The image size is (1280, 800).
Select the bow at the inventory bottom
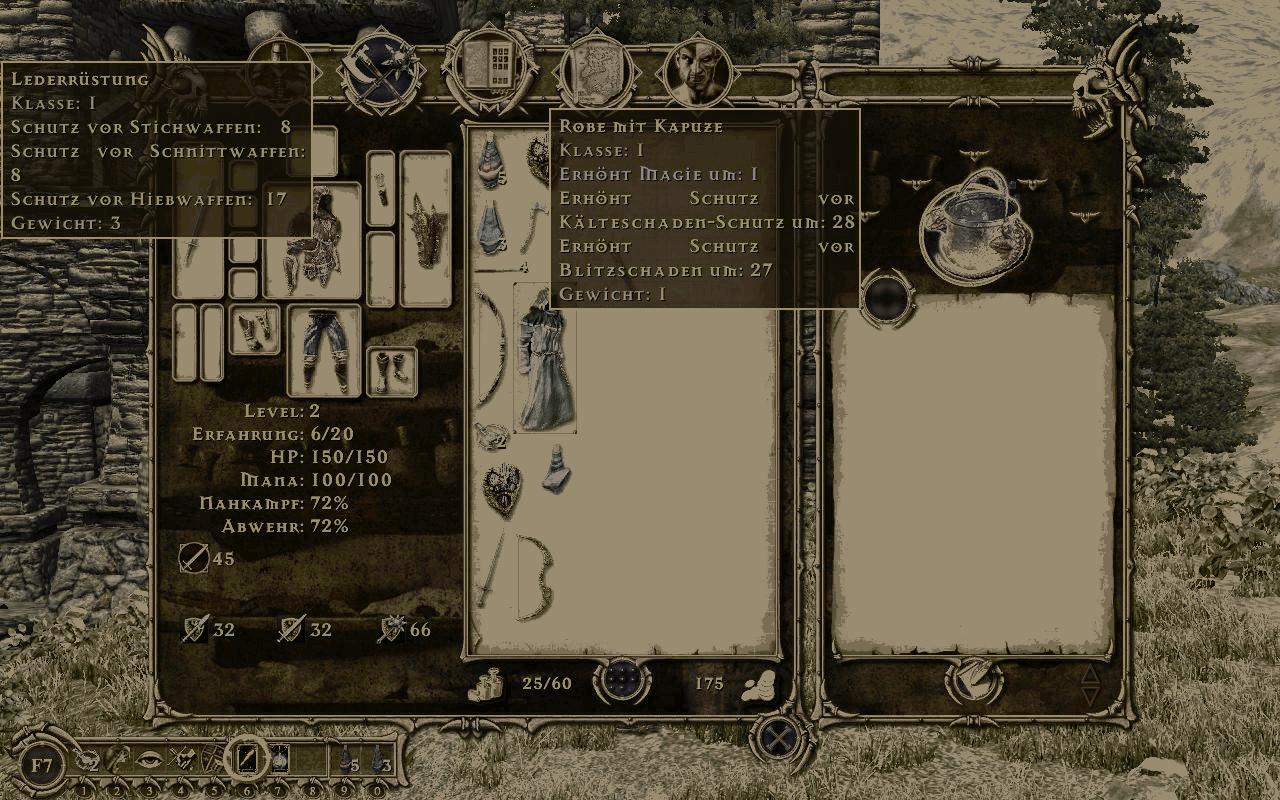[535, 576]
